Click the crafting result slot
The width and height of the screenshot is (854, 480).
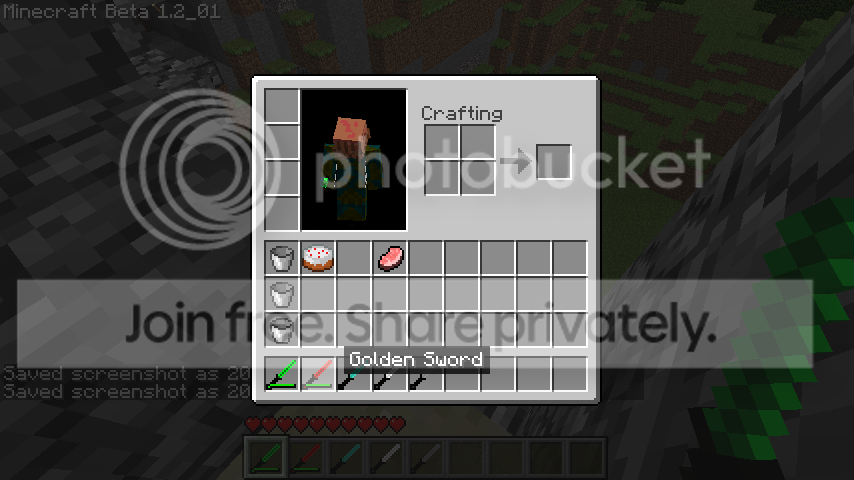click(x=554, y=162)
